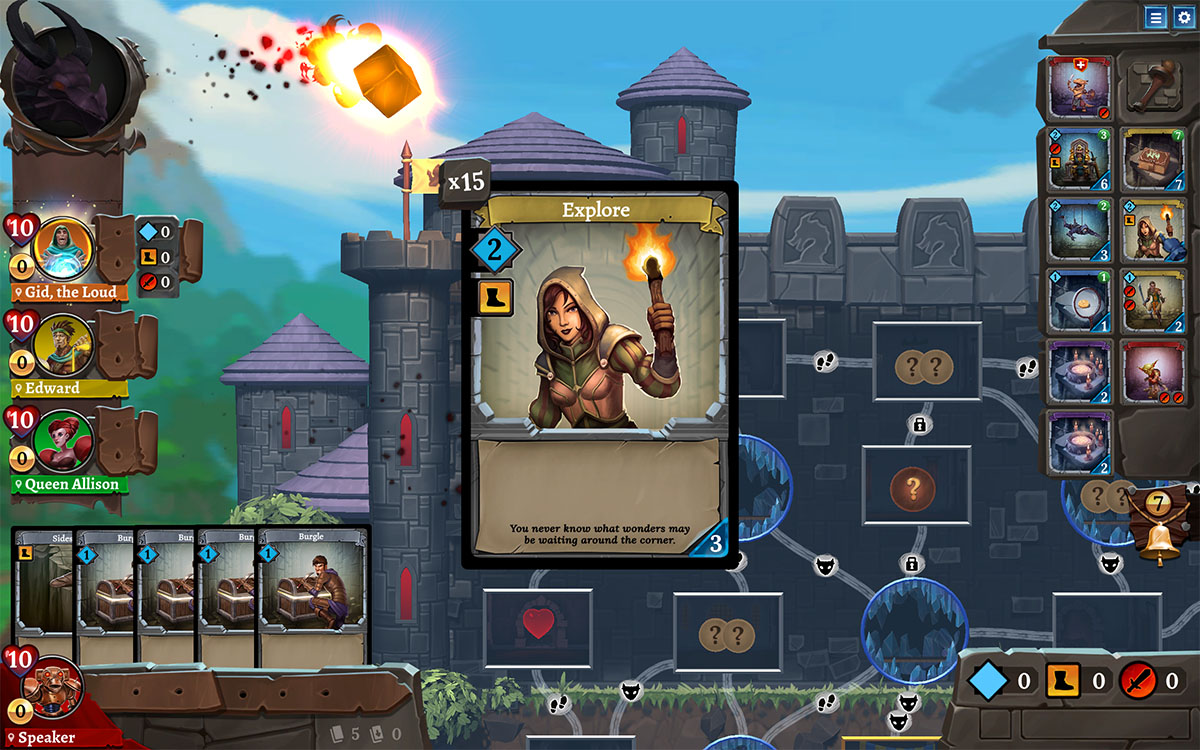Screen dimensions: 1200x750
Task: Select the heart room on the map
Action: tap(538, 627)
